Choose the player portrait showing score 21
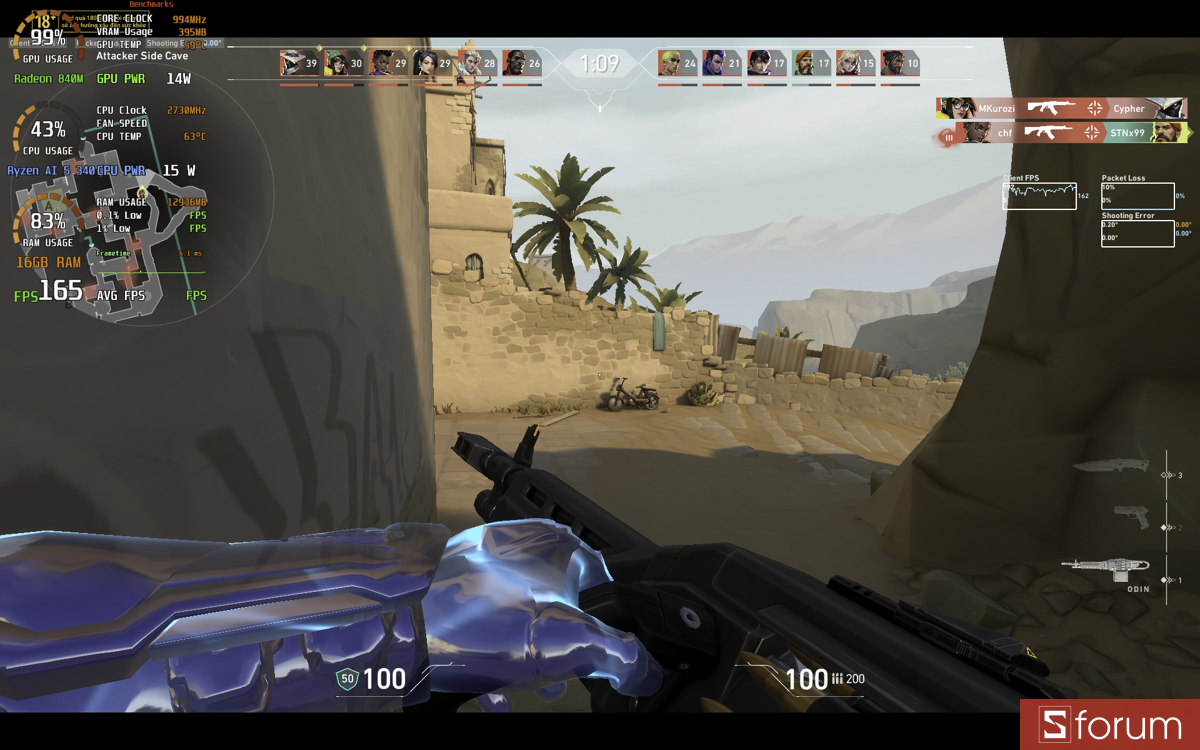The image size is (1200, 750). 715,63
